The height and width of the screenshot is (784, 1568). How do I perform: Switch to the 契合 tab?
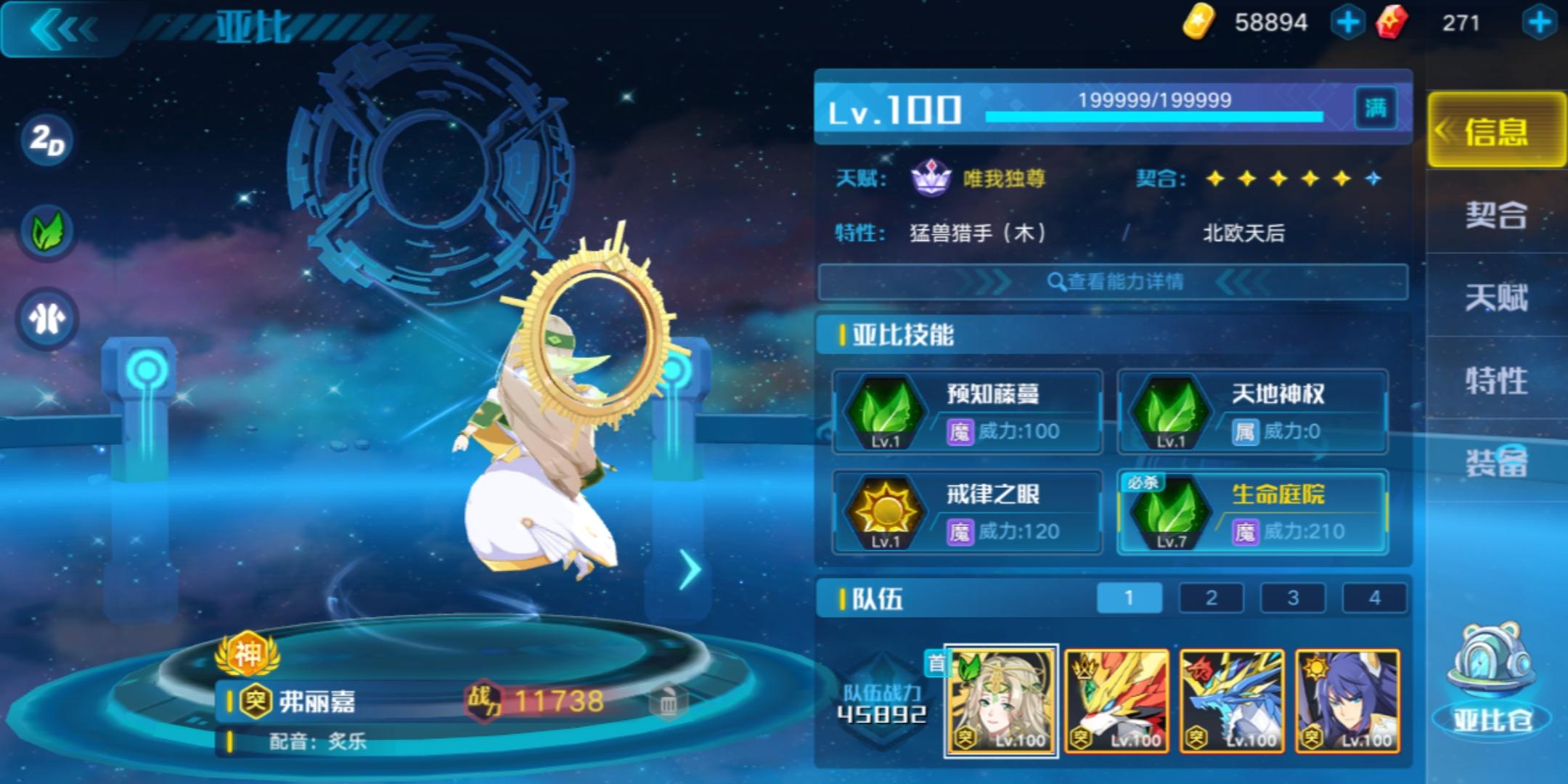click(1495, 214)
